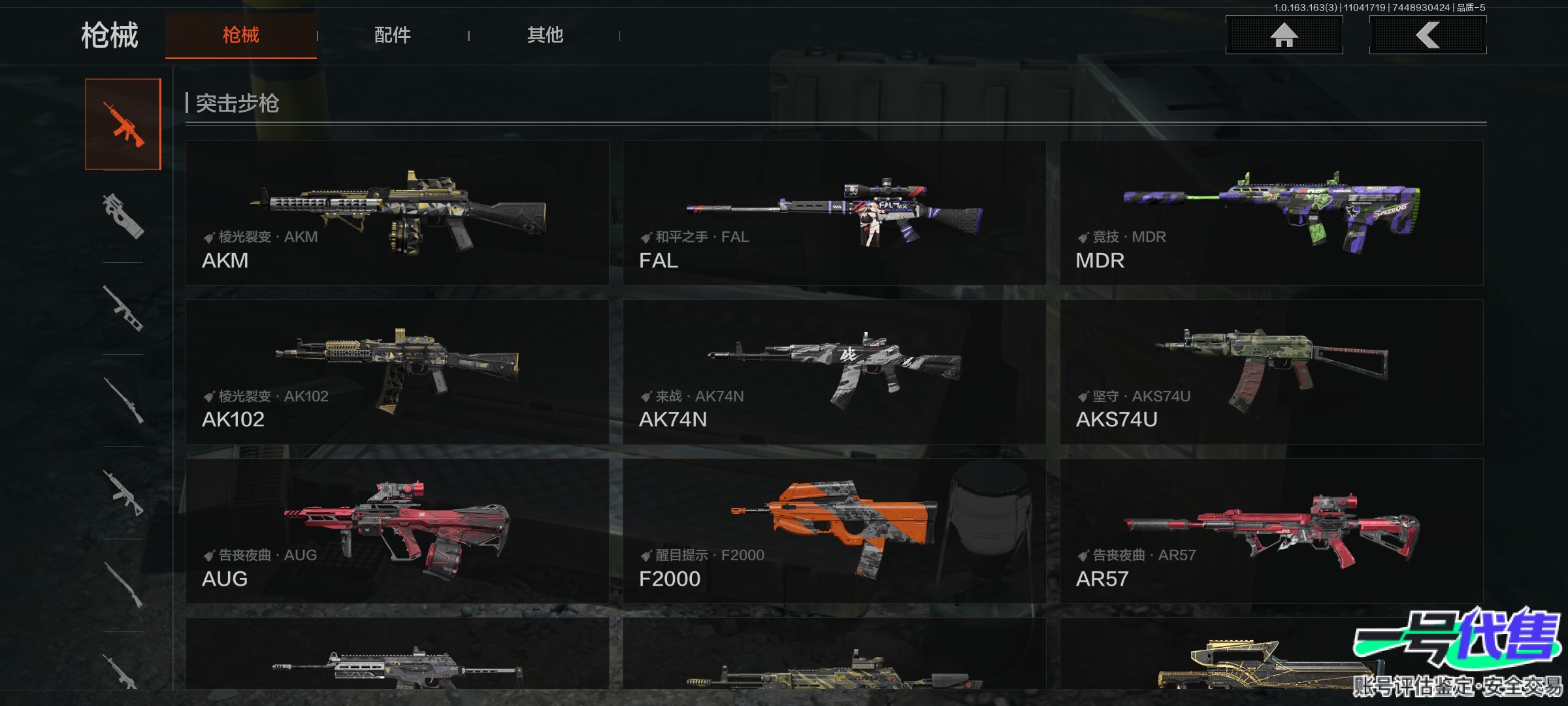Open the orange F2000 weapon card
The width and height of the screenshot is (1568, 706).
(x=834, y=531)
